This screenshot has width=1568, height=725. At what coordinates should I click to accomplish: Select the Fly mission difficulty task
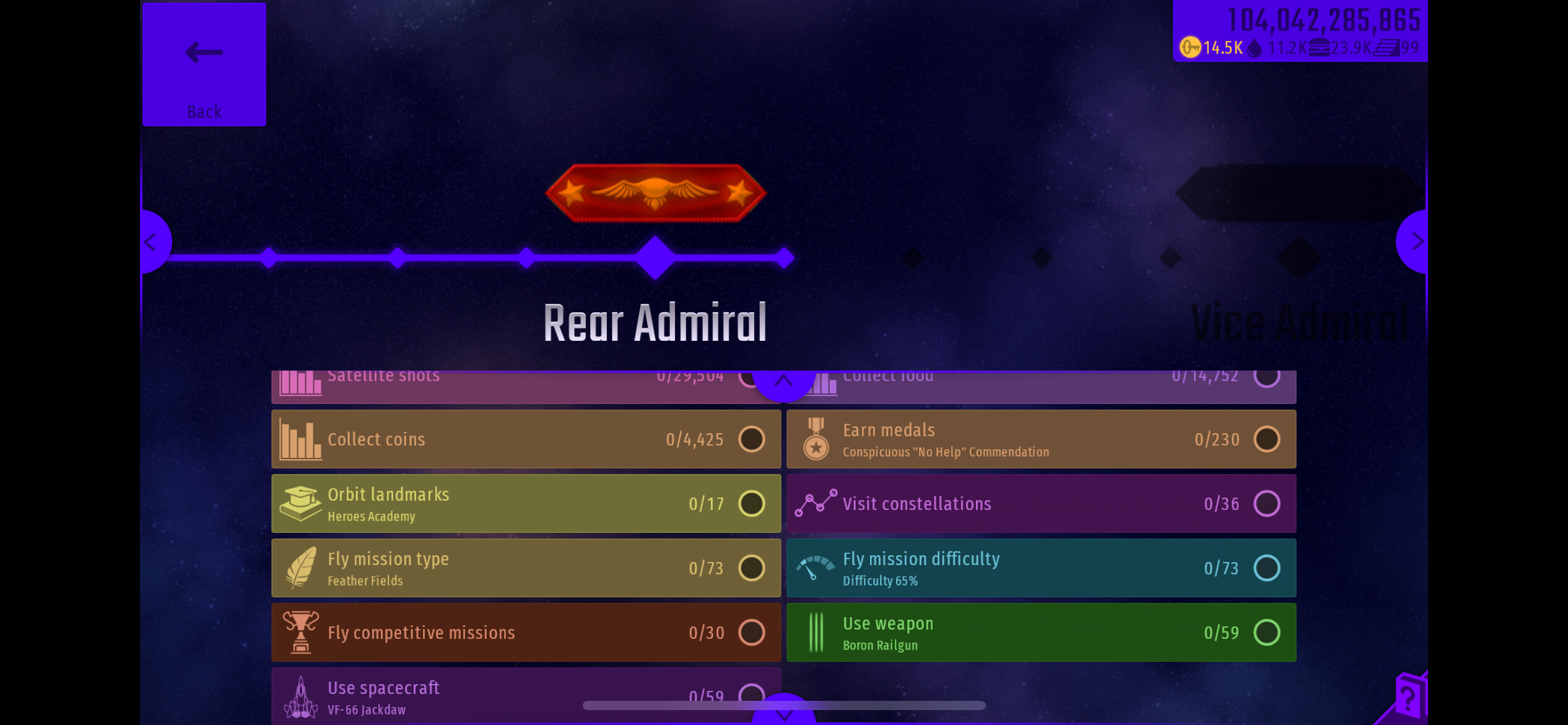pyautogui.click(x=1040, y=568)
